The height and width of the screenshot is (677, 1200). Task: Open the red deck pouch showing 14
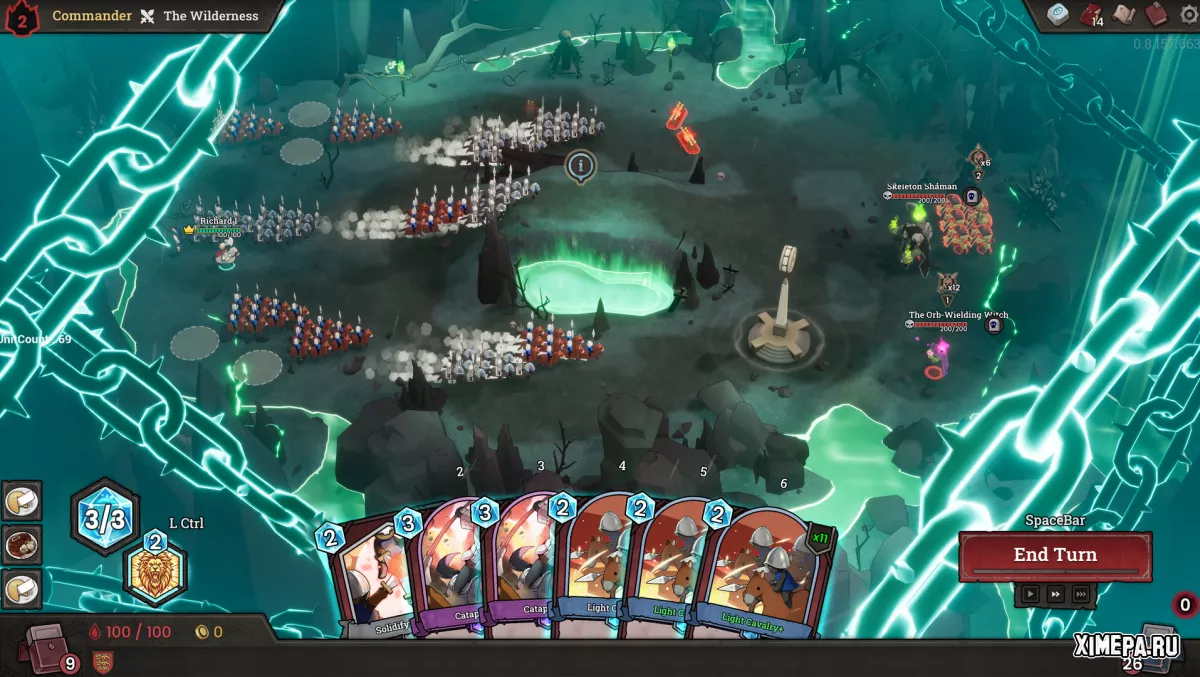[x=1090, y=15]
